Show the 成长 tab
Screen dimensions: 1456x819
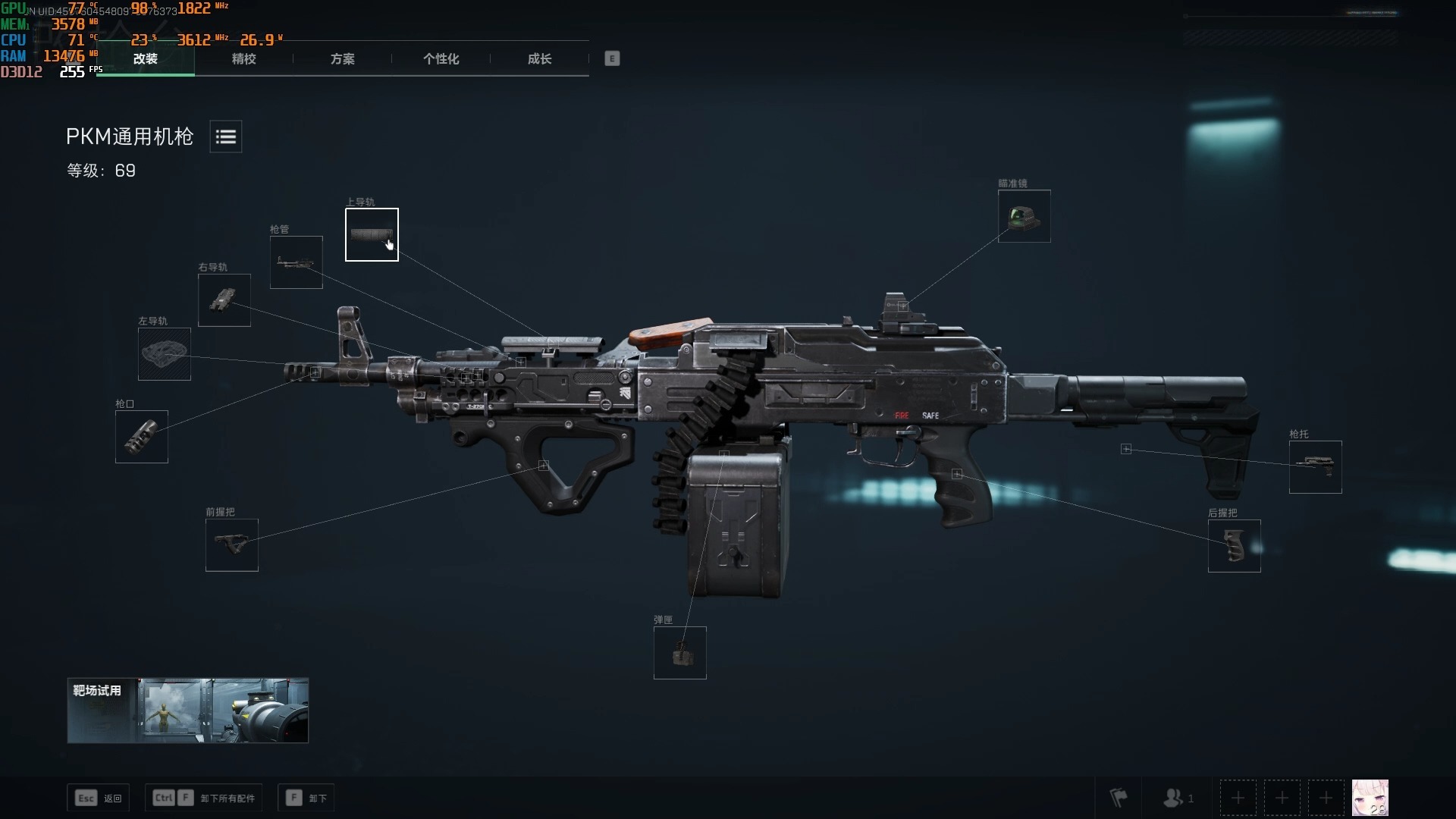pos(539,59)
